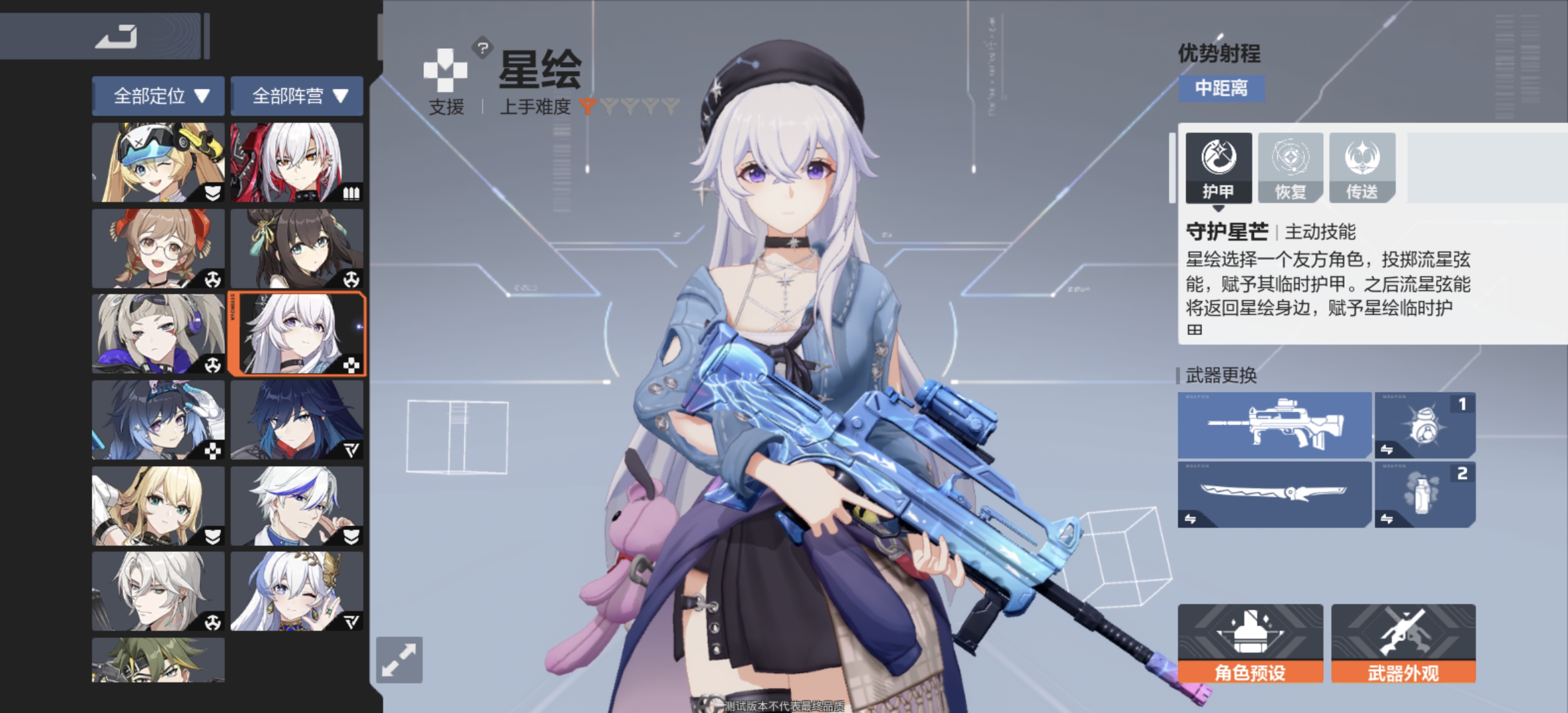Screen dimensions: 1568x713
Task: Select the primary rifle weapon slot
Action: (1274, 425)
